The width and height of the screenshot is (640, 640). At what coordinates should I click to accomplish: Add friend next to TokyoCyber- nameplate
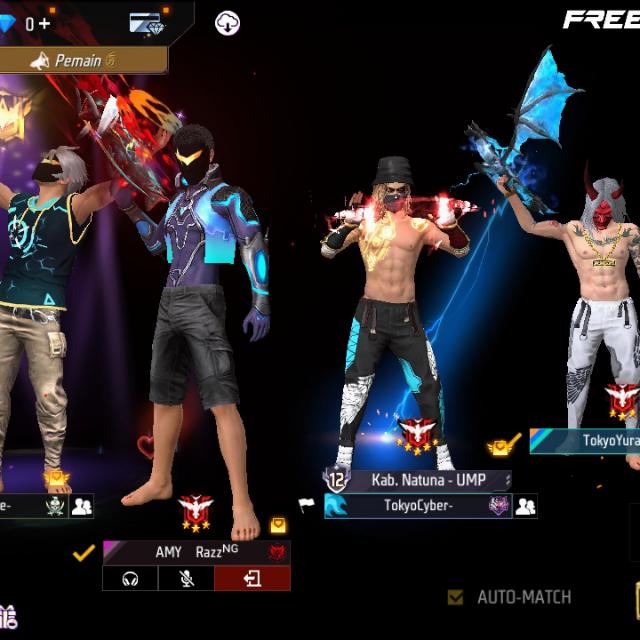pos(525,506)
